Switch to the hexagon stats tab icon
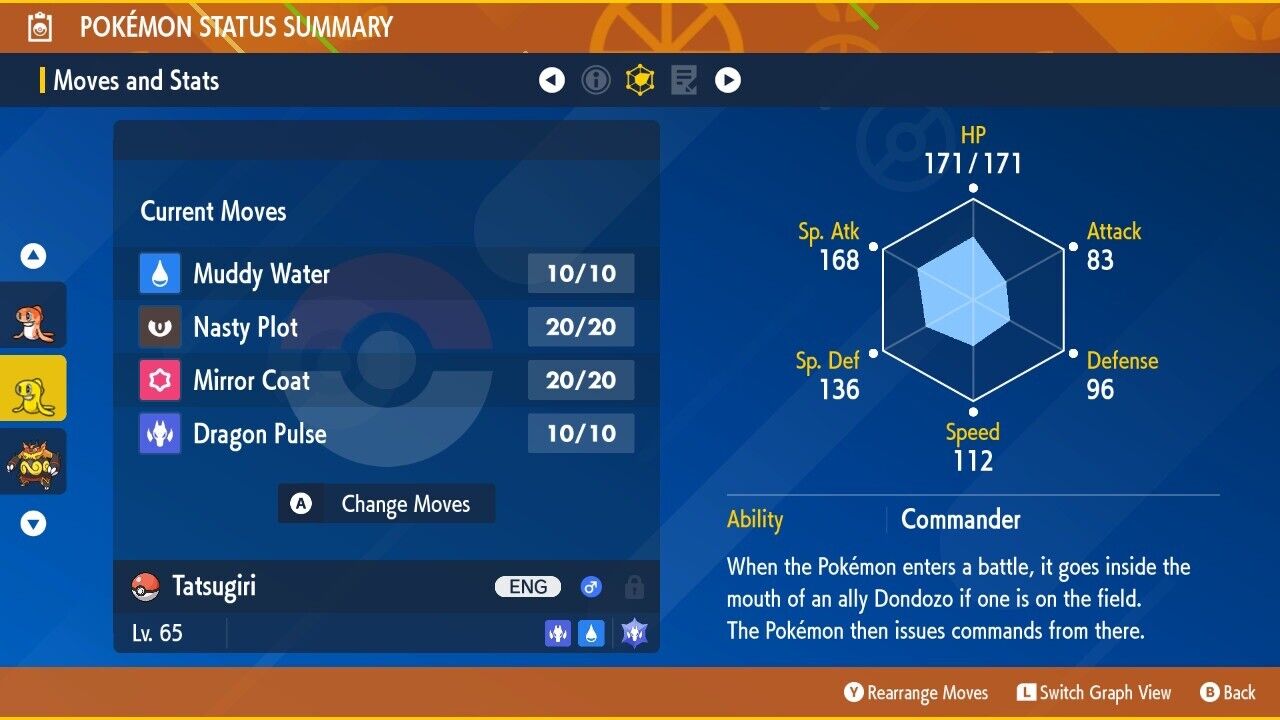The image size is (1280, 720). tap(640, 80)
